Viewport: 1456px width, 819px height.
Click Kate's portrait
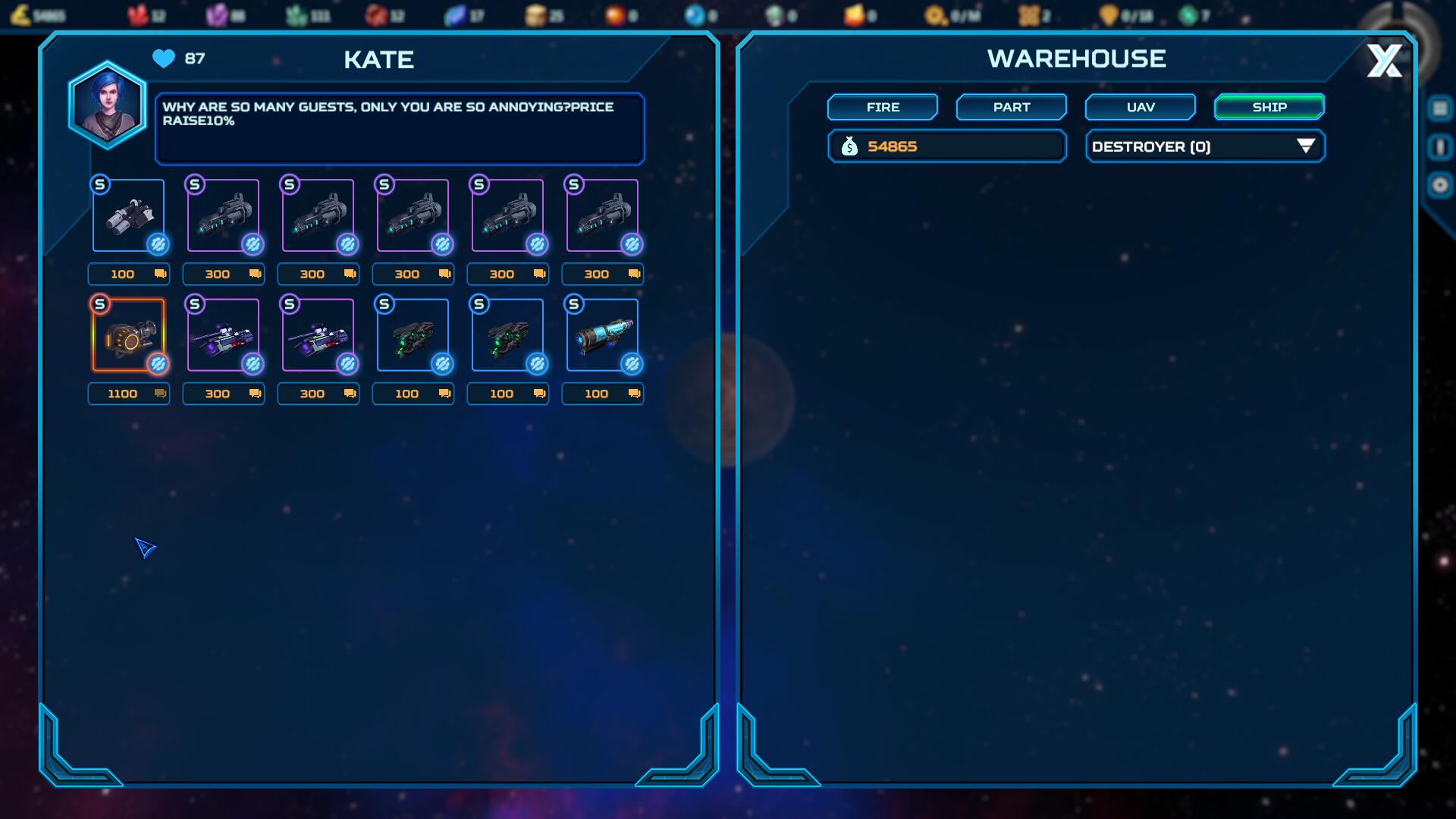107,105
